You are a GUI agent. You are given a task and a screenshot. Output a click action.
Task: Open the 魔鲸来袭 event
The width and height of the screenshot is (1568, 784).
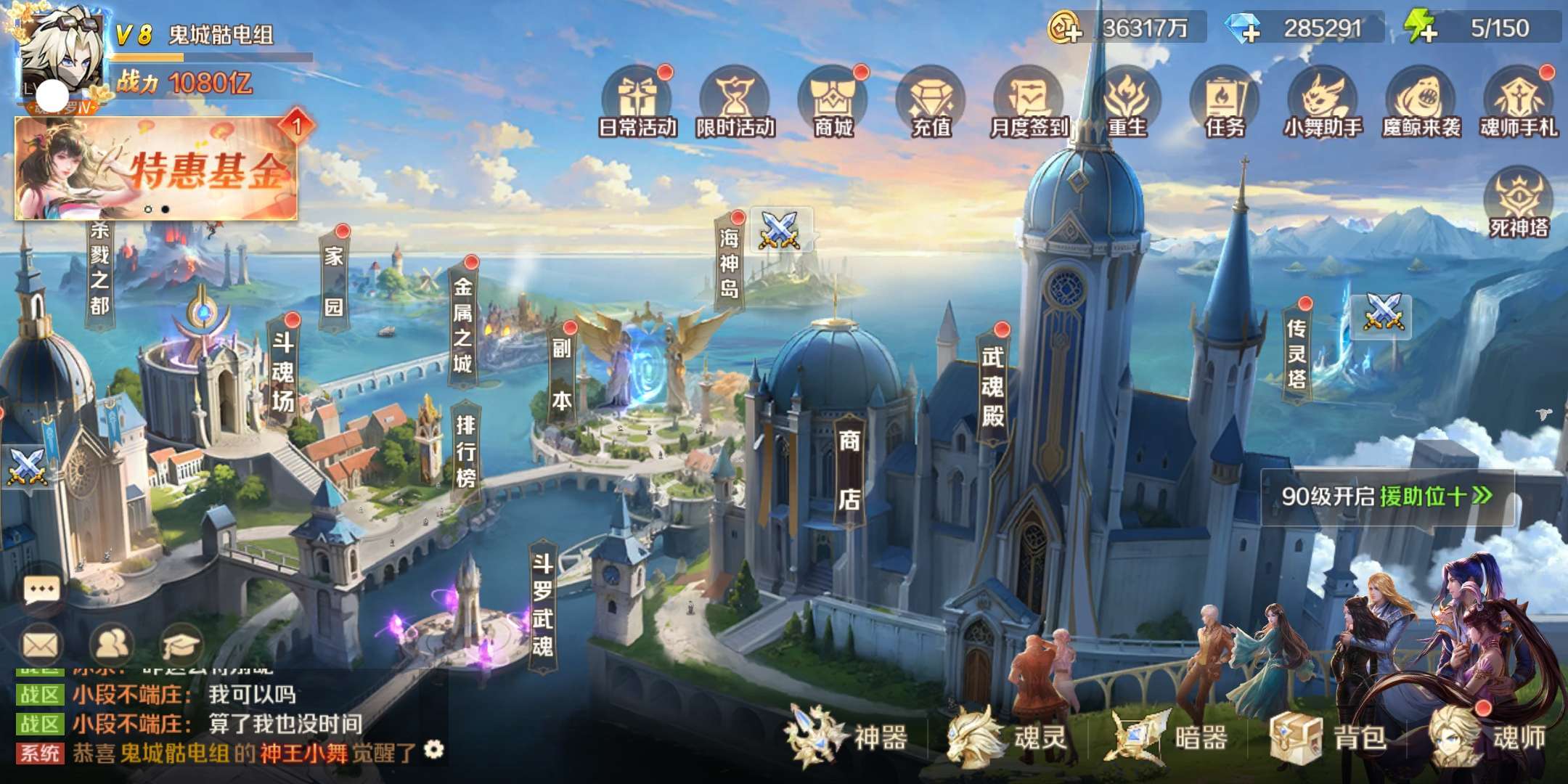1421,103
